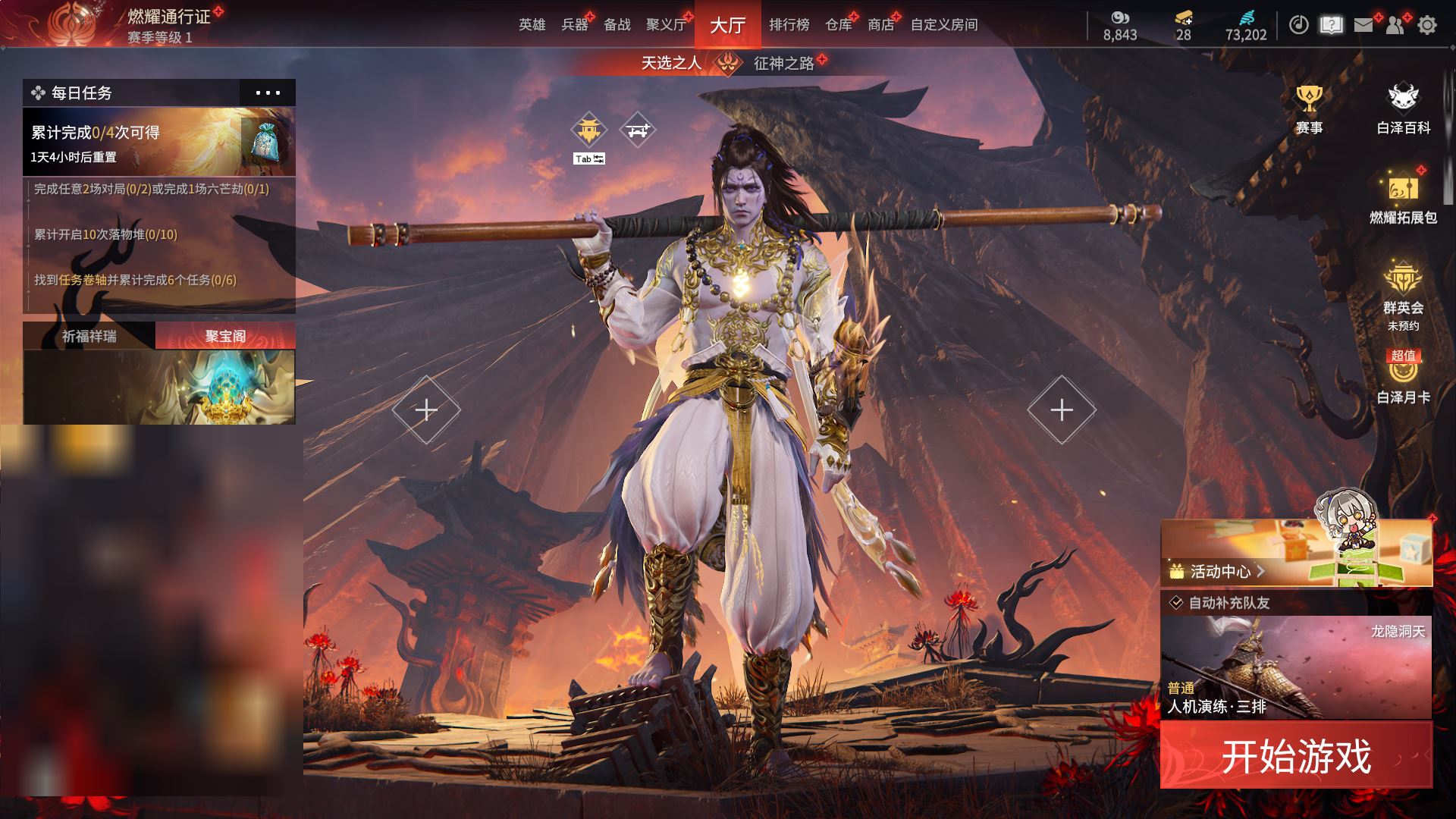Switch to the 祈福祥瑞 tab
Viewport: 1456px width, 819px height.
click(x=89, y=336)
